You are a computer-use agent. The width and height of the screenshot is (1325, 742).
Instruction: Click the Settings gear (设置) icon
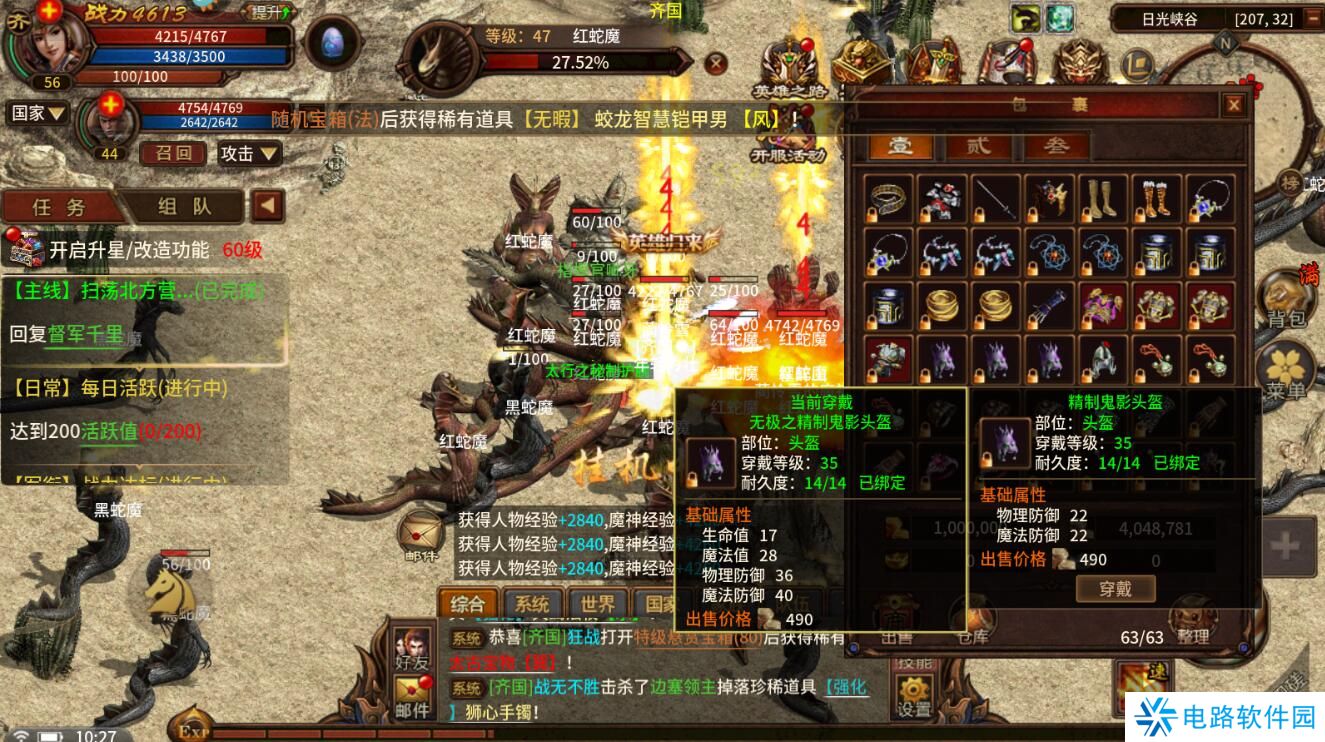click(x=913, y=690)
